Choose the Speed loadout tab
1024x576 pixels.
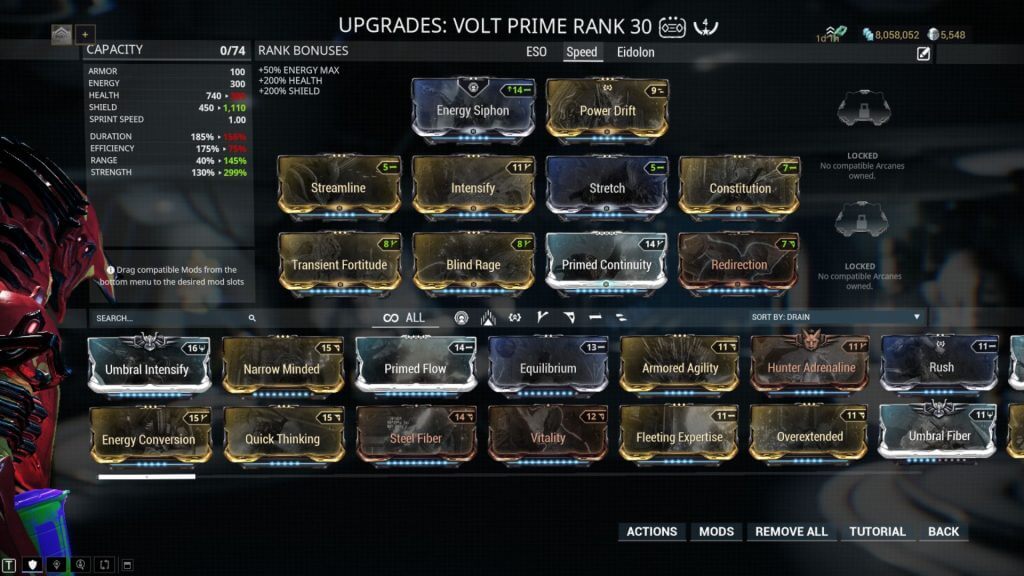581,52
